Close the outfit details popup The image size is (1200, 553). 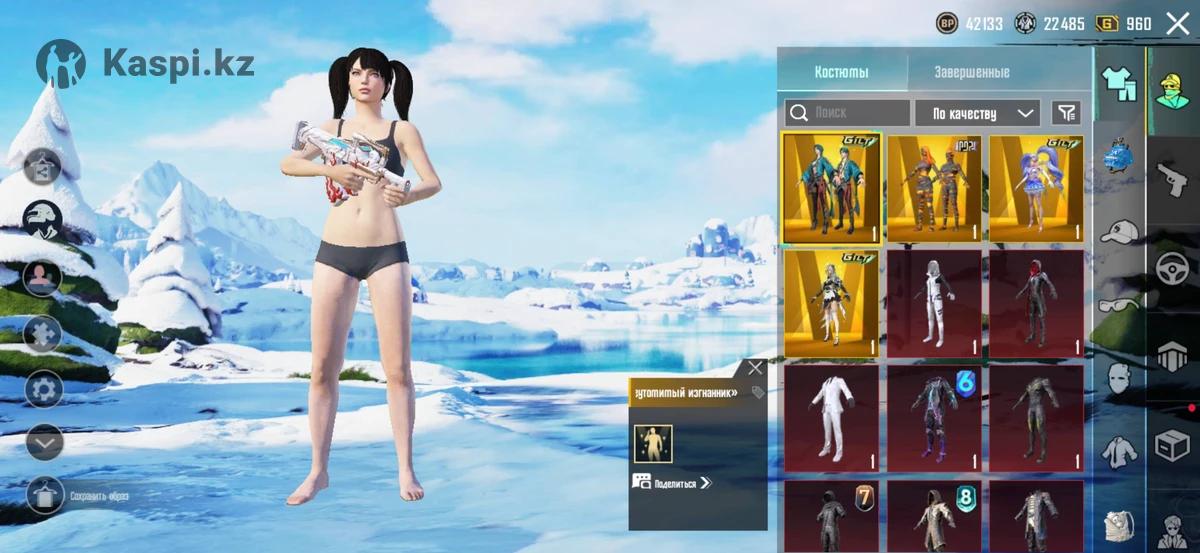(755, 368)
